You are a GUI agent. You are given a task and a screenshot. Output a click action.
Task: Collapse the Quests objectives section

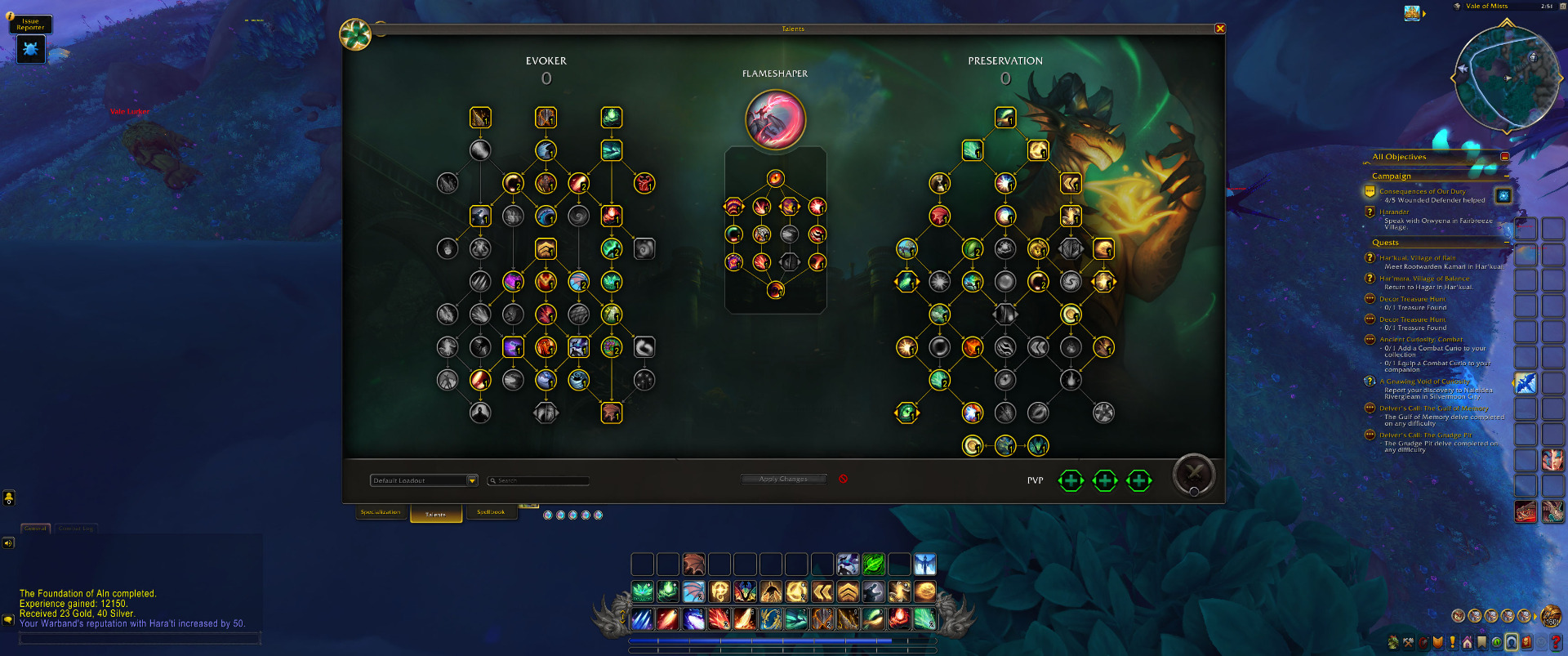coord(1507,243)
